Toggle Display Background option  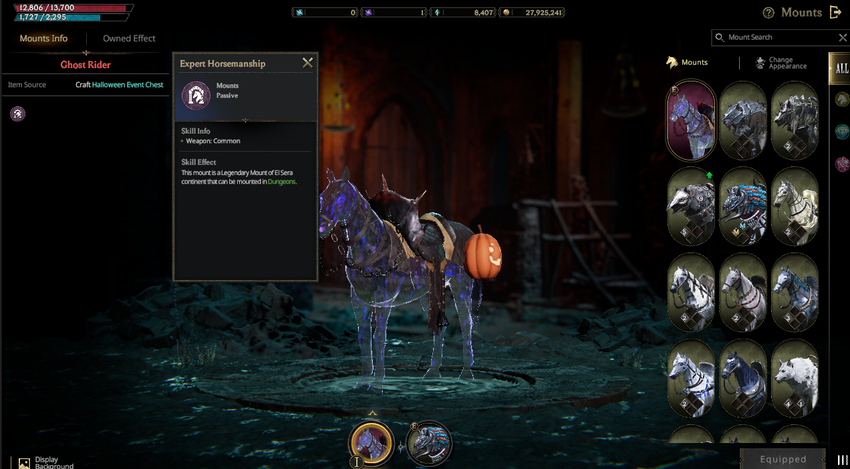24,462
